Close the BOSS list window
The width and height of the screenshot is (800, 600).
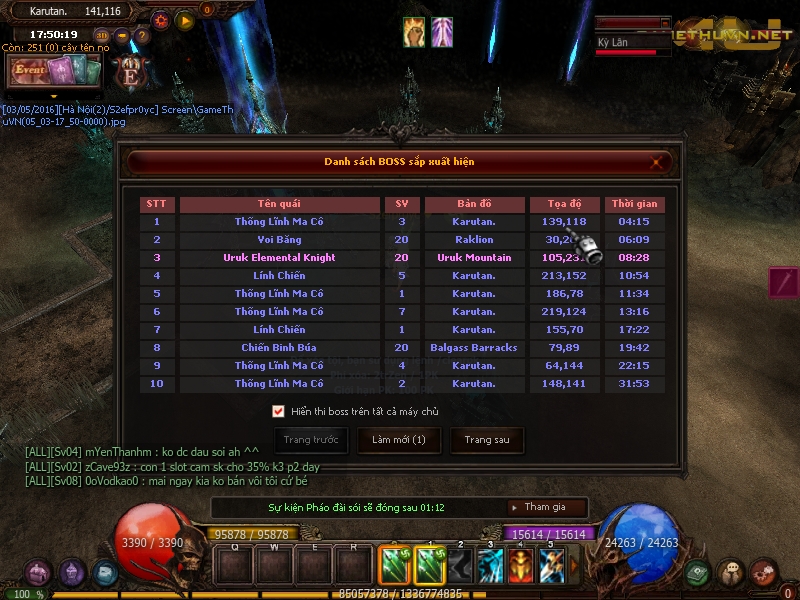point(657,161)
